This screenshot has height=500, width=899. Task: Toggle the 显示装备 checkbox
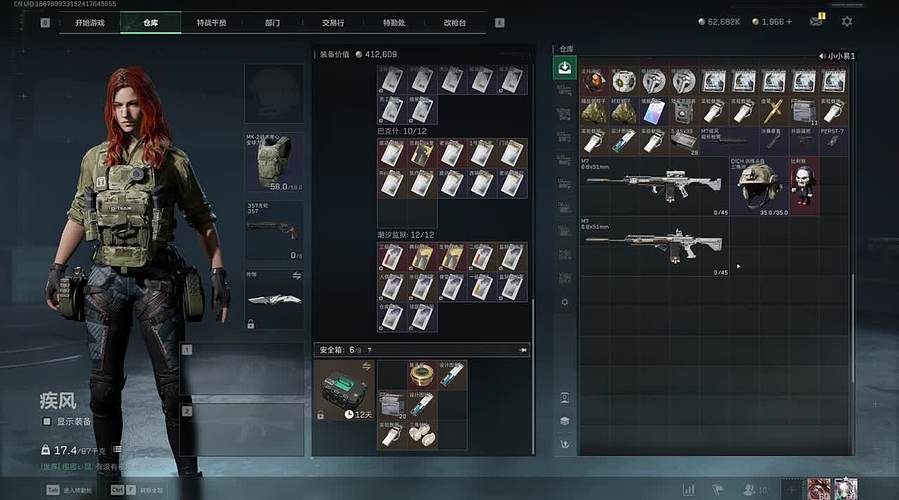click(46, 422)
